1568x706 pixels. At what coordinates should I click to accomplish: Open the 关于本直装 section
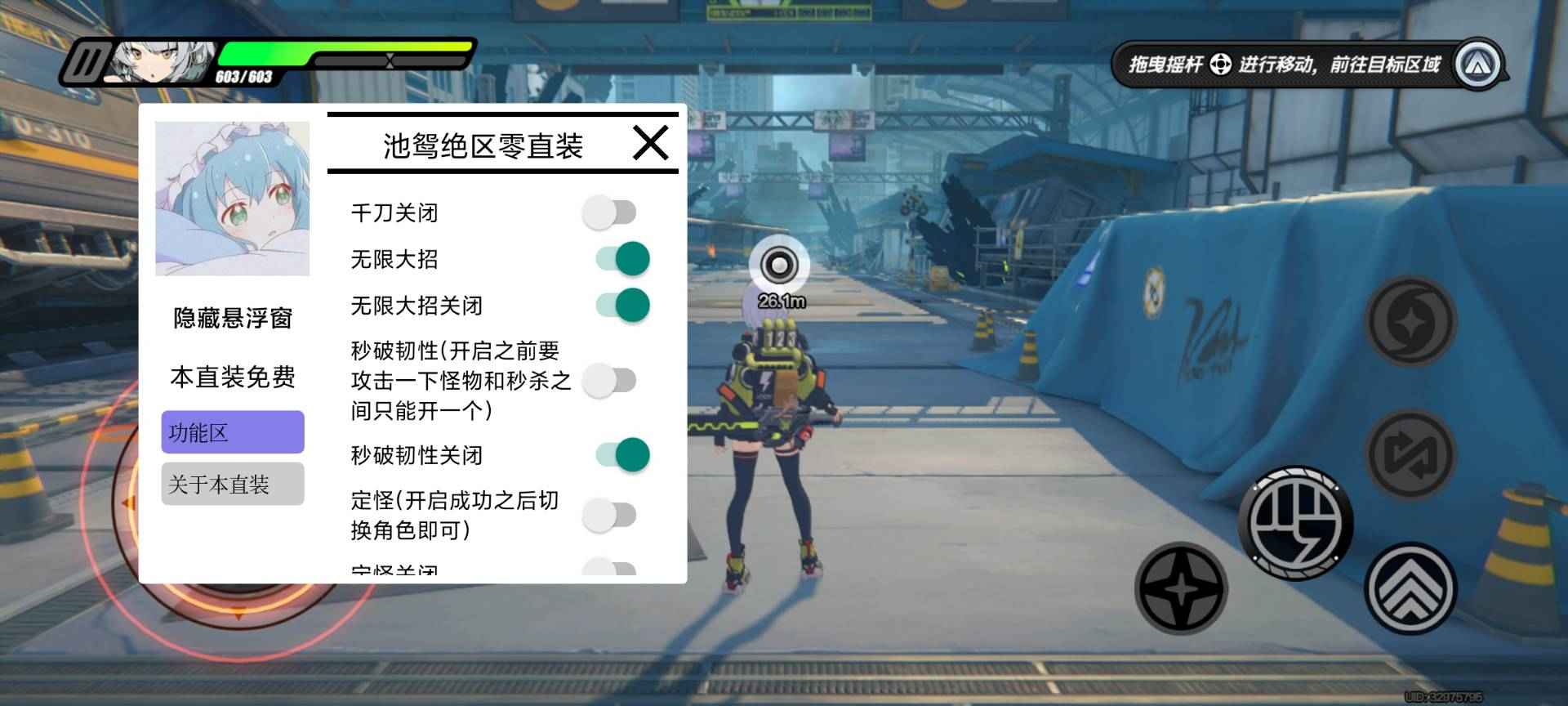(232, 484)
